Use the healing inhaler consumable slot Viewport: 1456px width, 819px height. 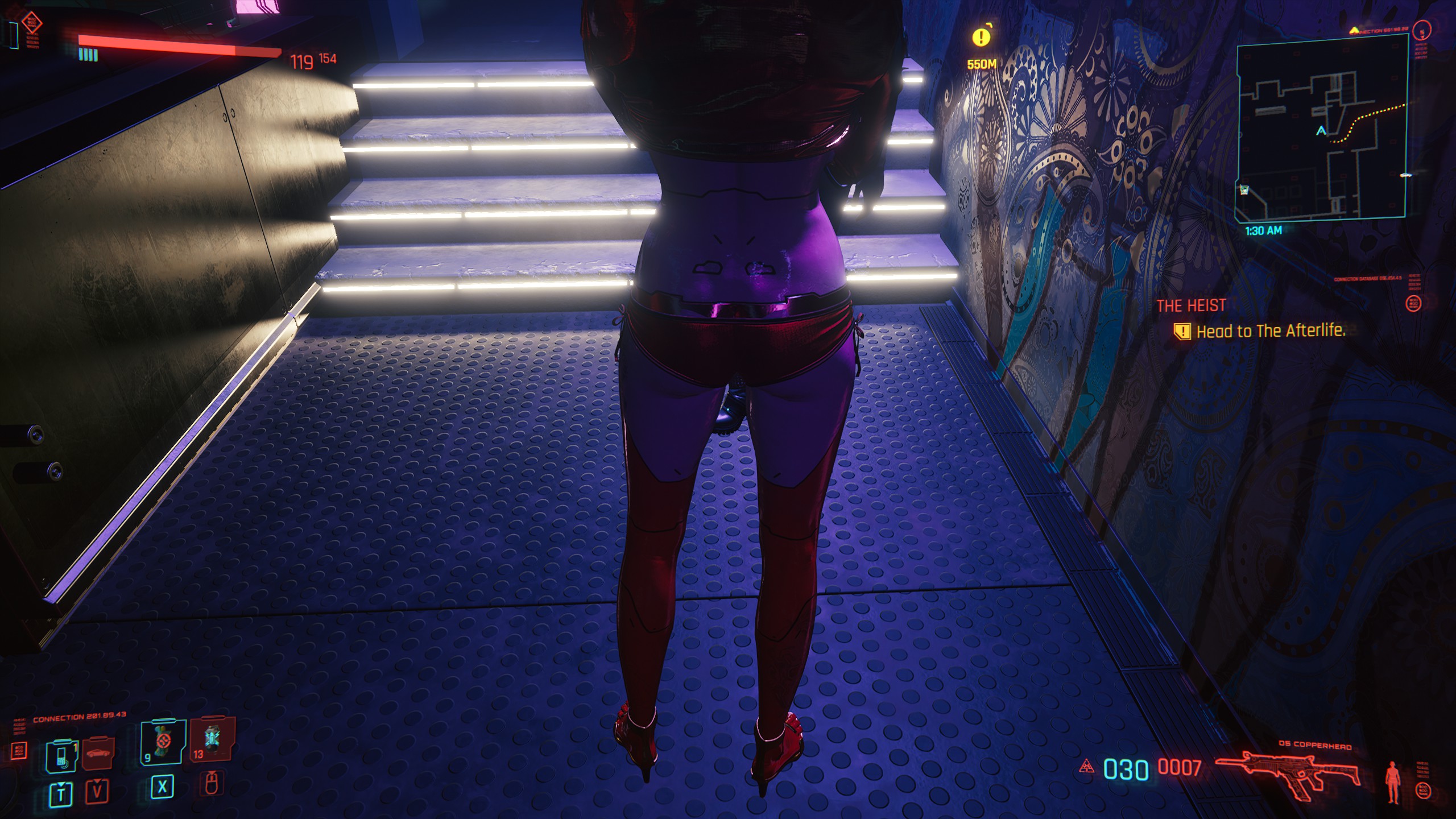(x=164, y=741)
